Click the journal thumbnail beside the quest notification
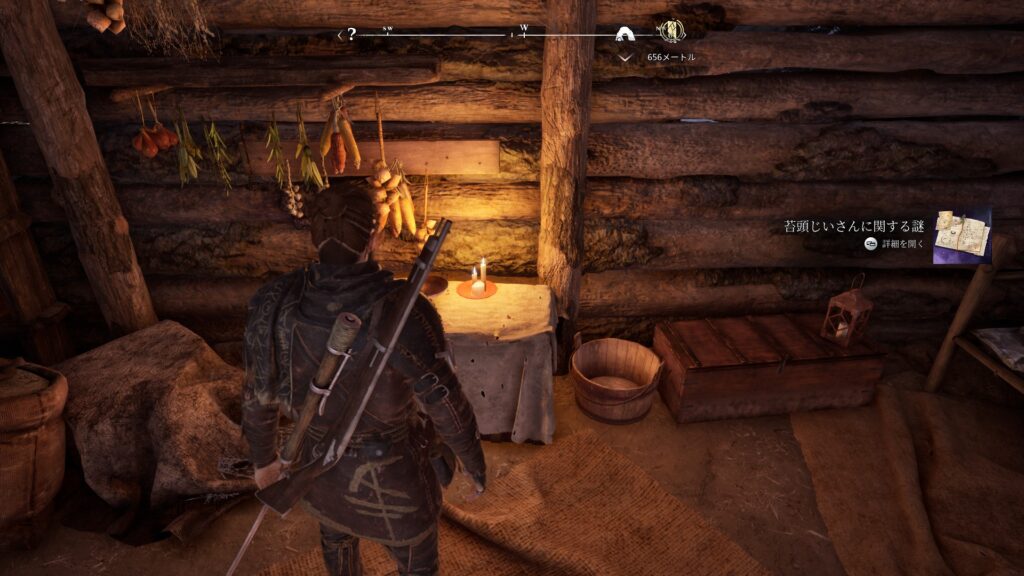Screen dimensions: 1024x576 pos(962,236)
